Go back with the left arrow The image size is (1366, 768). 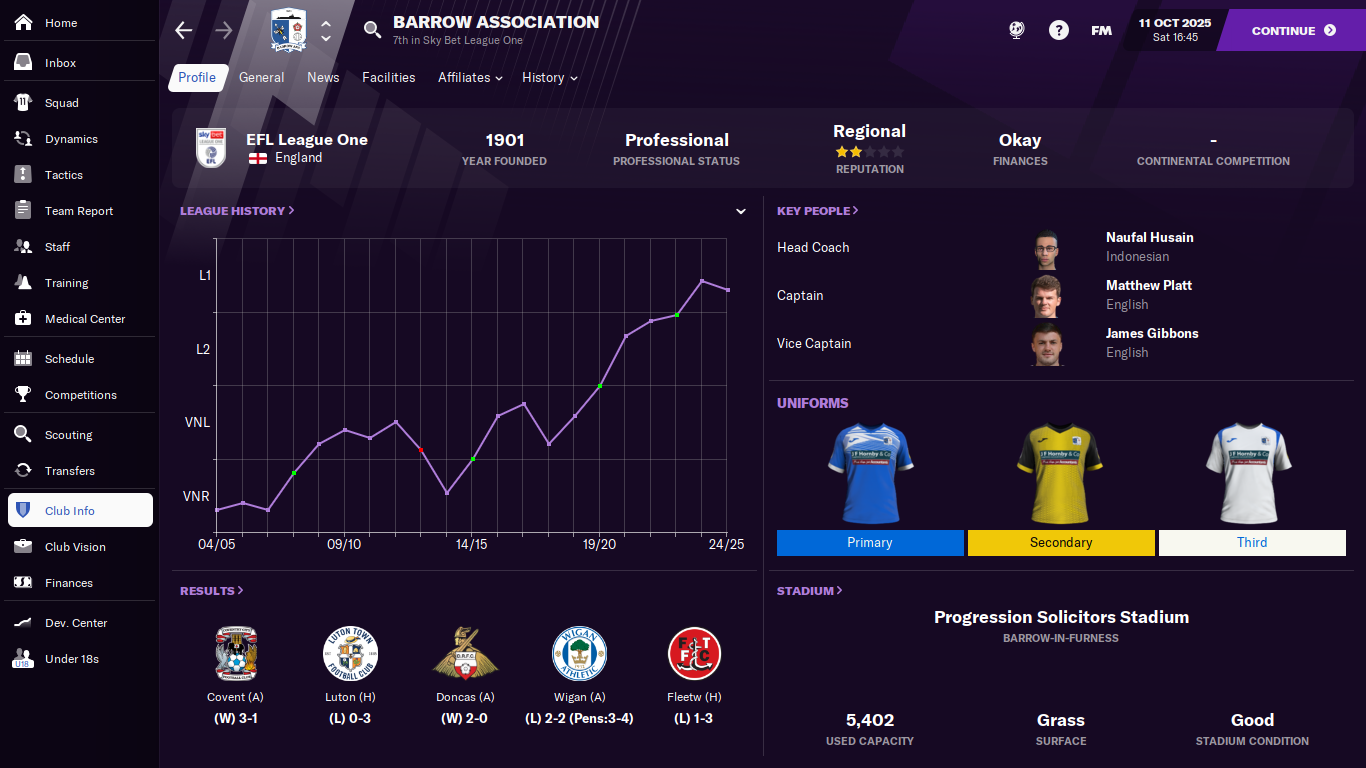pyautogui.click(x=184, y=31)
